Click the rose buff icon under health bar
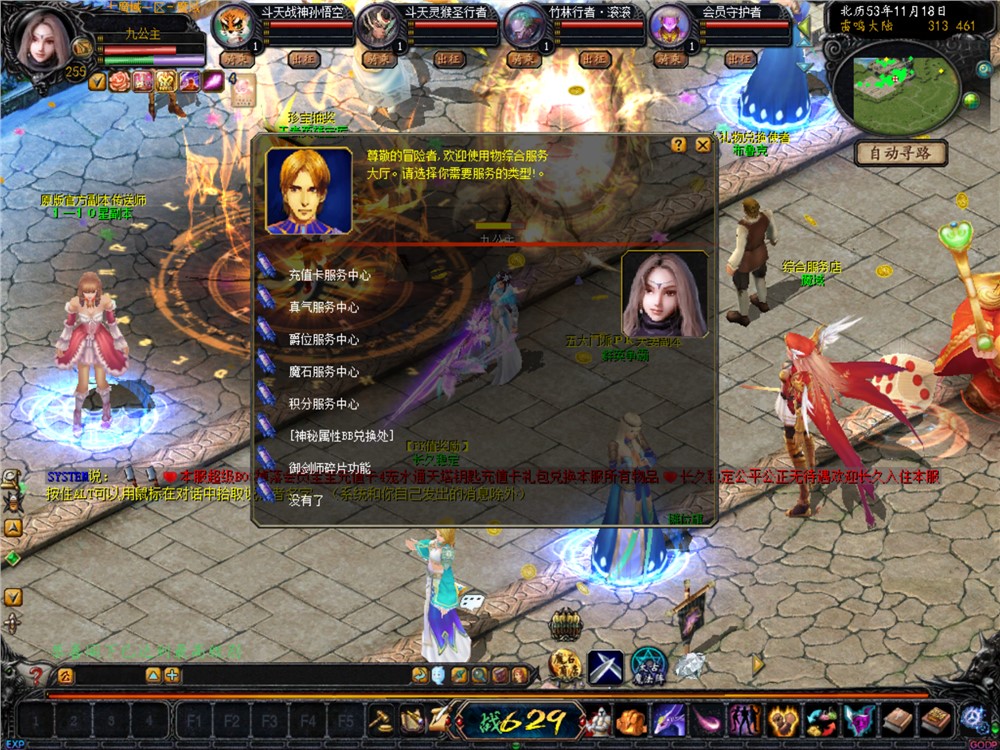Screen dimensions: 1000x750 (x=119, y=81)
